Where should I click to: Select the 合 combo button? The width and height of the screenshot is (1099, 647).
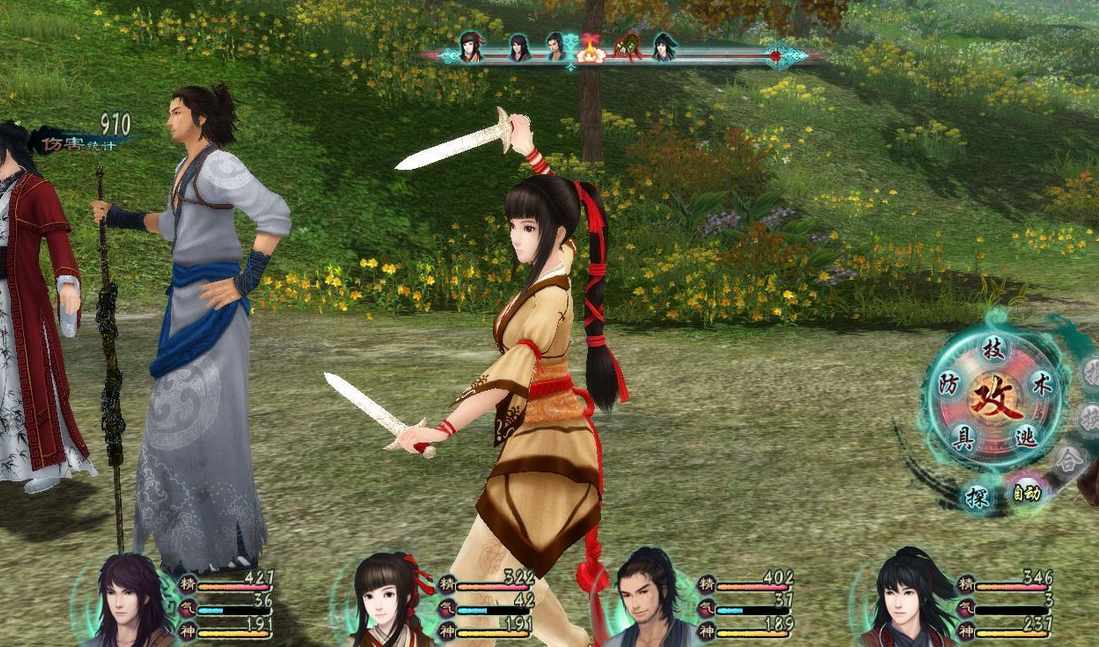pos(1070,461)
